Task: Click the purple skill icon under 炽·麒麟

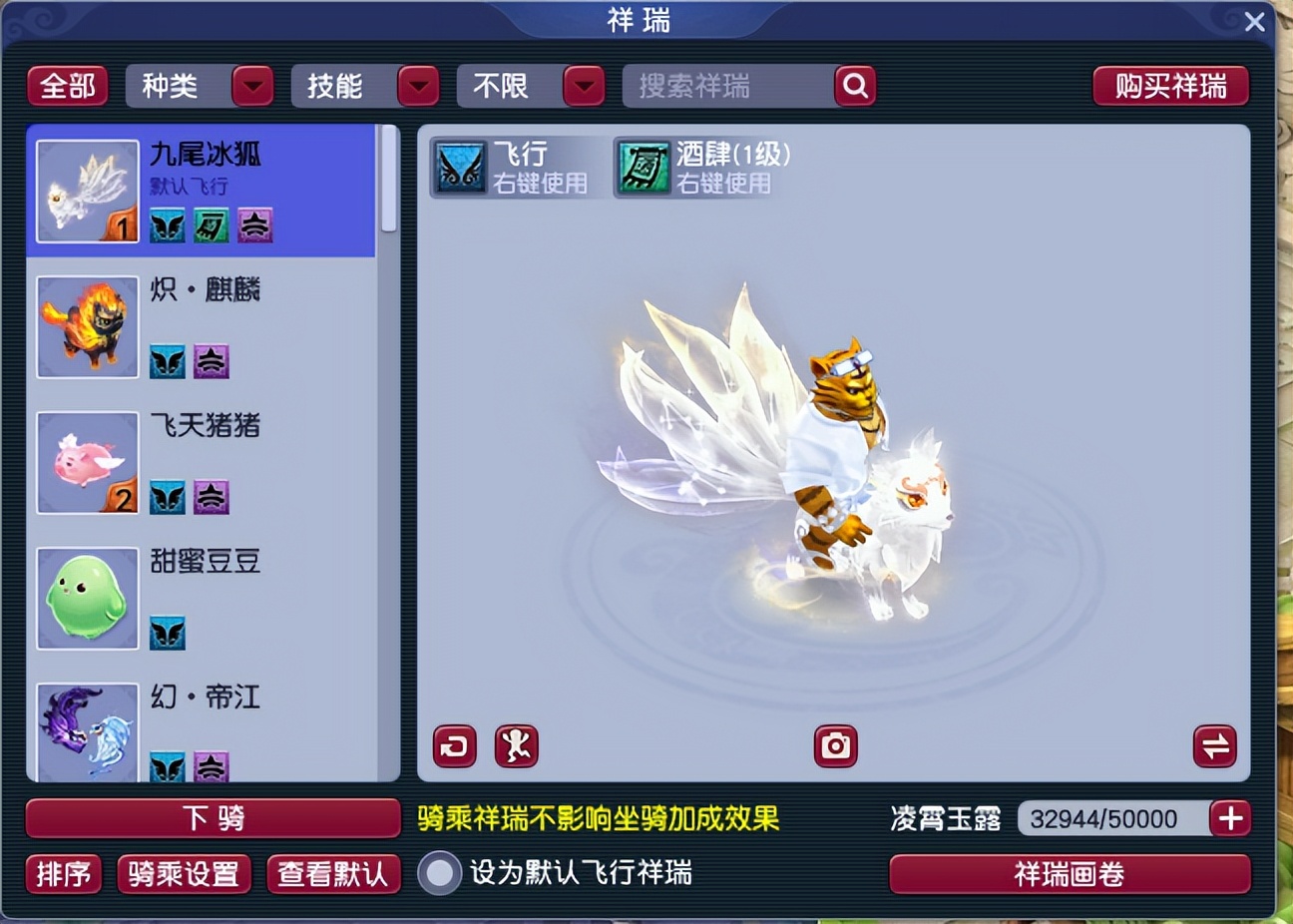Action: tap(211, 362)
